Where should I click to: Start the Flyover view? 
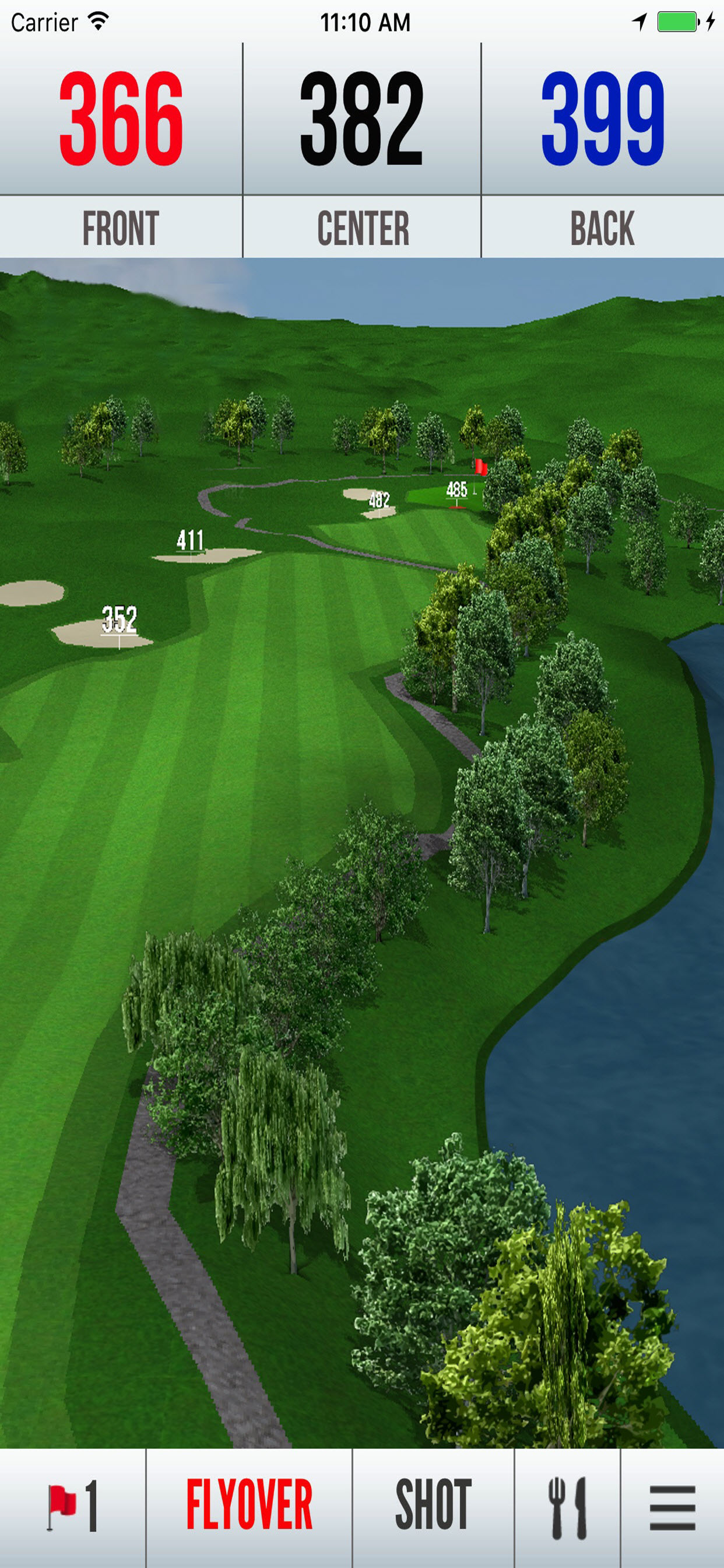tap(249, 1507)
